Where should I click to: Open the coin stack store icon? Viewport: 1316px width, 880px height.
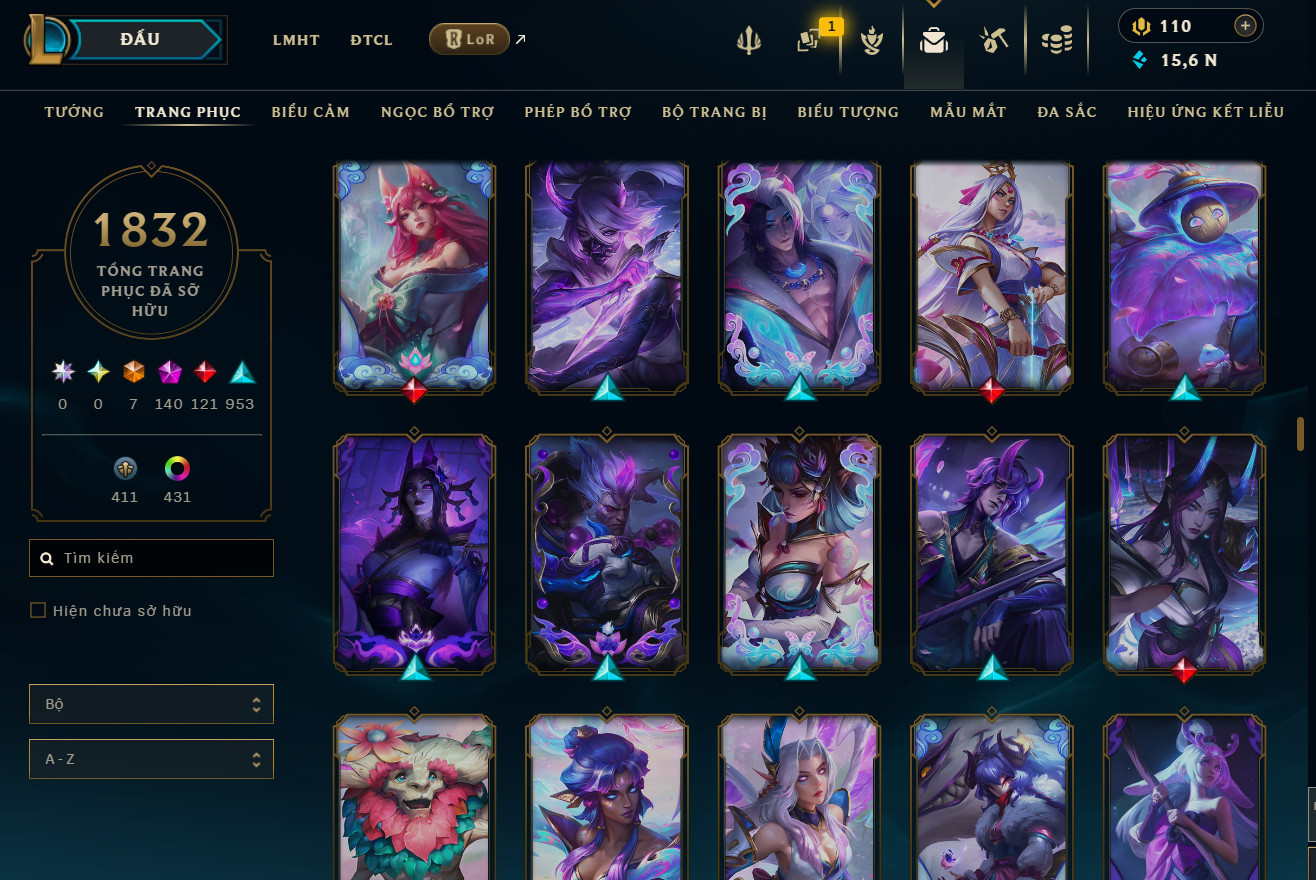[1056, 40]
